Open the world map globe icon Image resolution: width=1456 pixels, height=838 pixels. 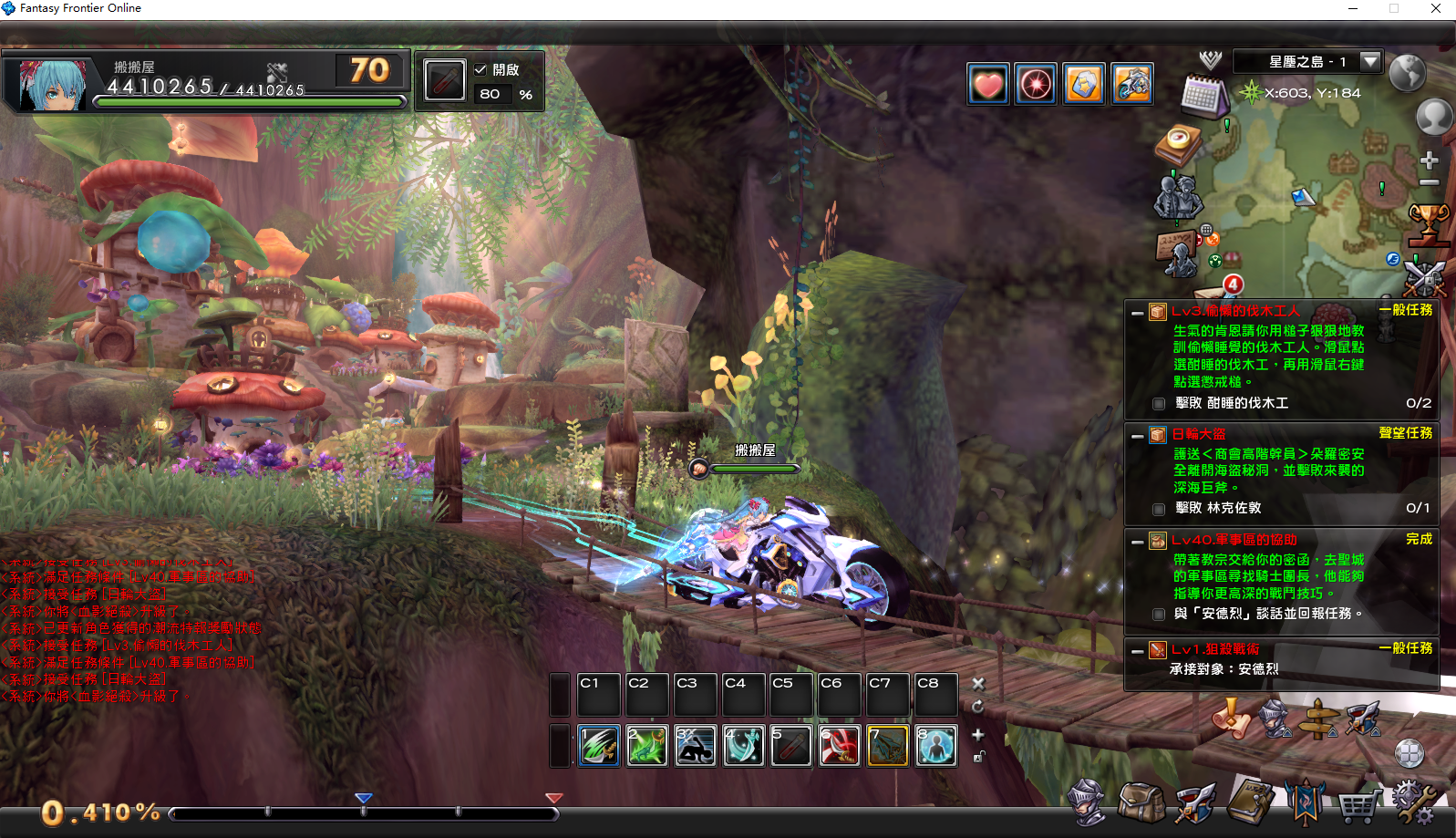[x=1407, y=73]
